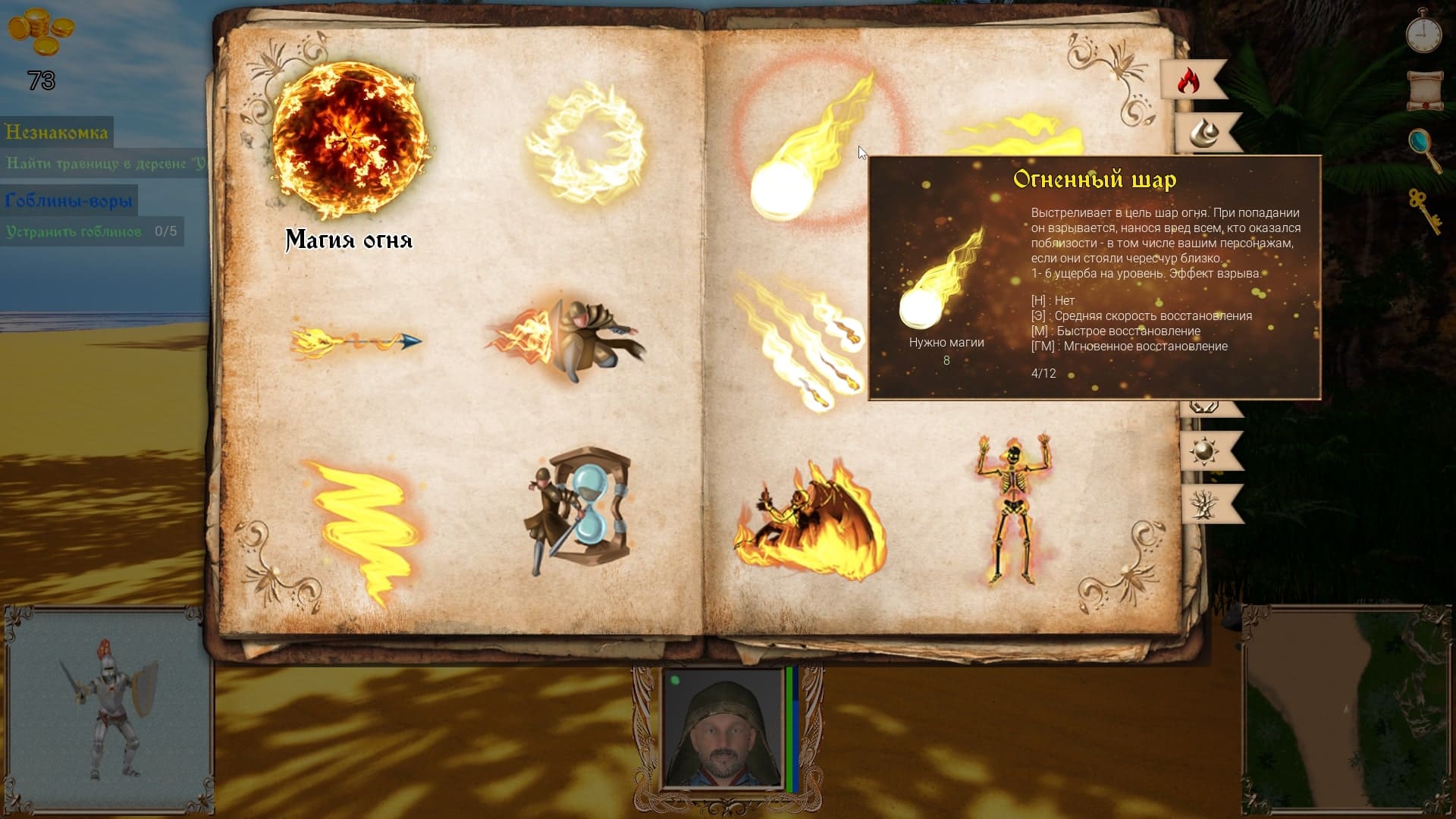Select the flaming arrow spell
1456x819 pixels.
[356, 342]
